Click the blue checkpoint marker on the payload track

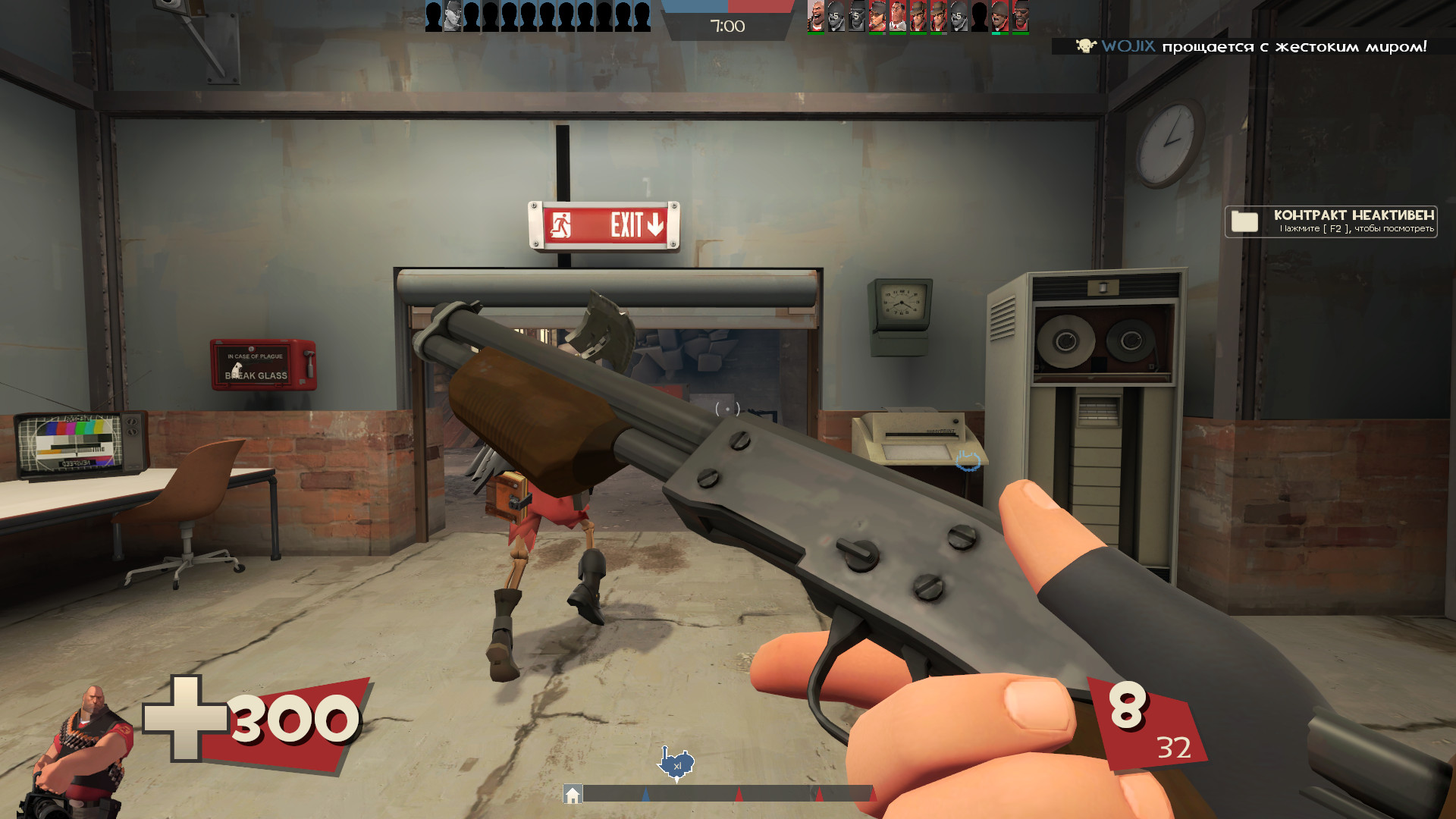pos(646,794)
